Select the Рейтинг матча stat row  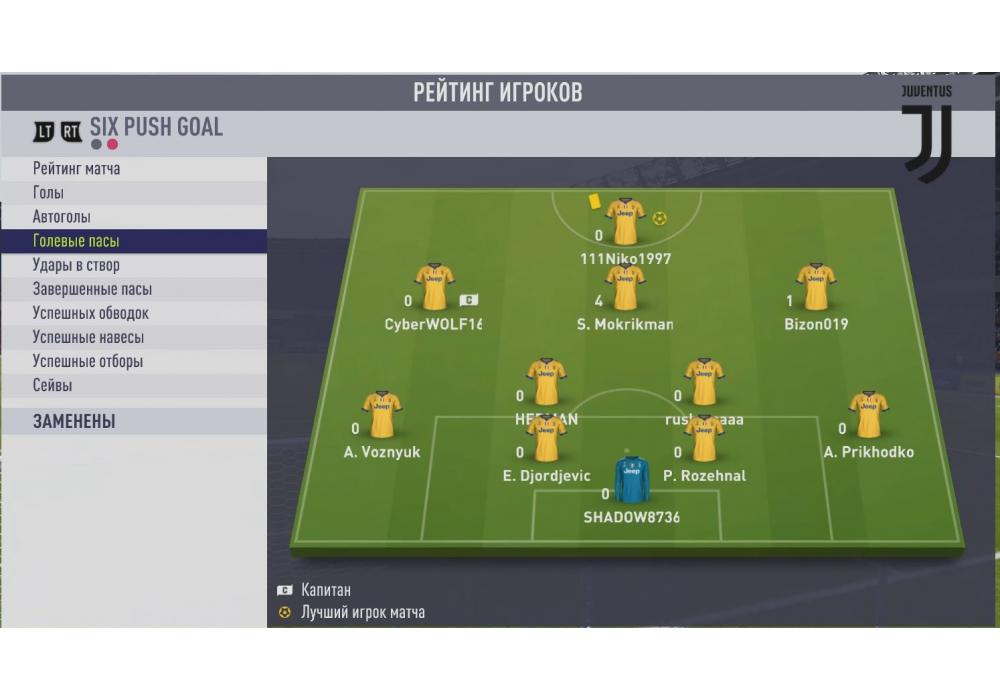point(134,169)
